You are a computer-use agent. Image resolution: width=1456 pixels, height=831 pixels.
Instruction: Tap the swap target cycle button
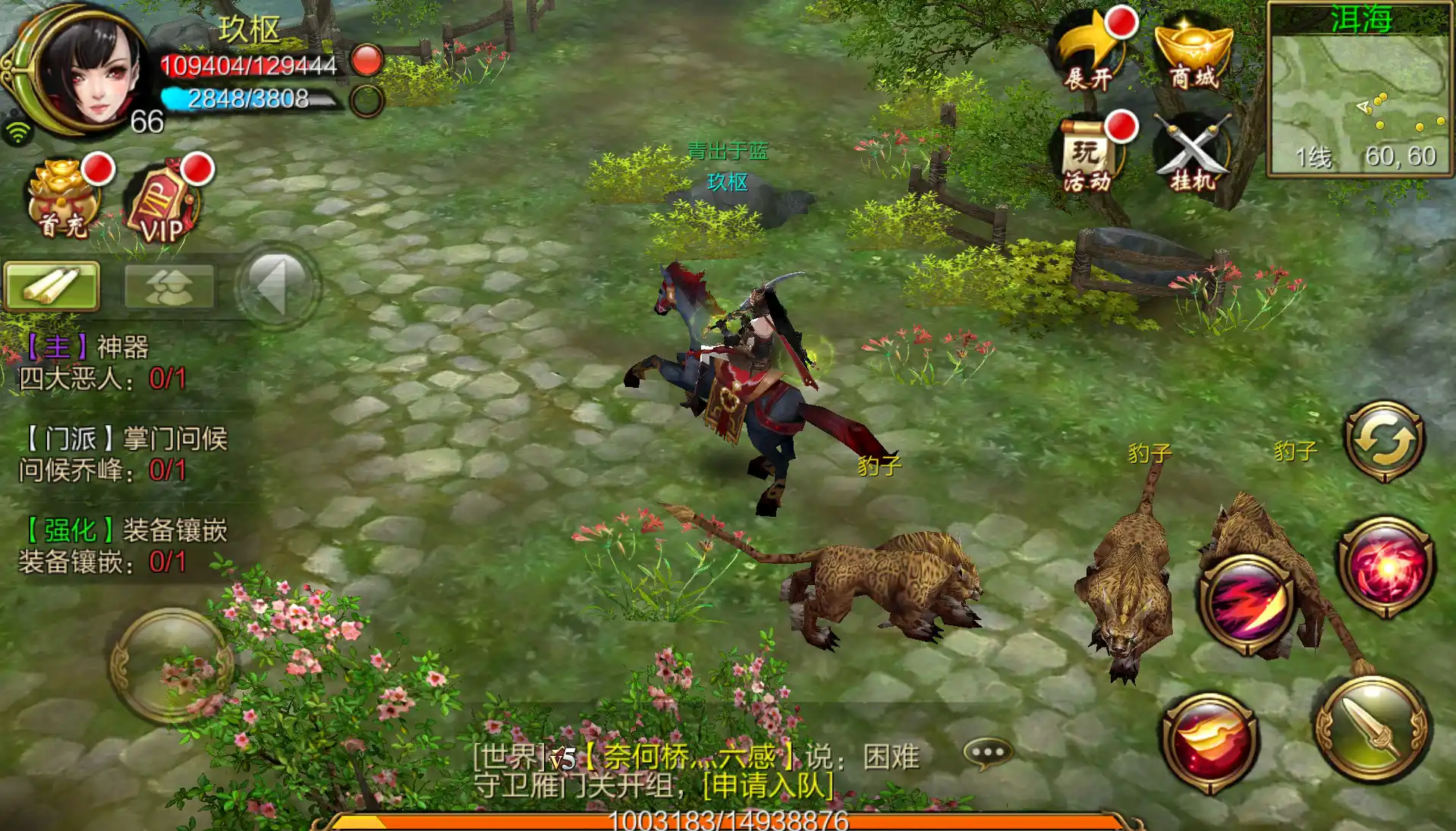(1385, 441)
